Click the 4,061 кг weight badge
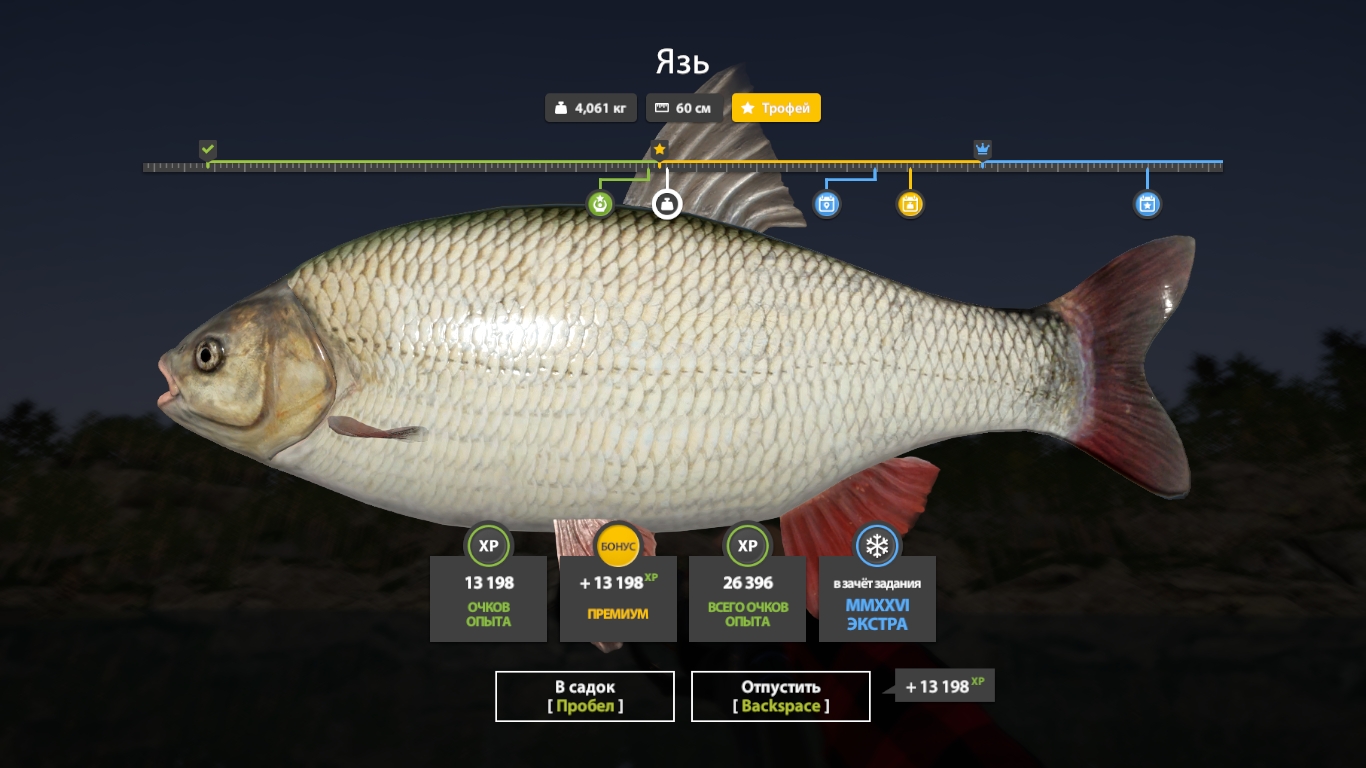 (591, 108)
